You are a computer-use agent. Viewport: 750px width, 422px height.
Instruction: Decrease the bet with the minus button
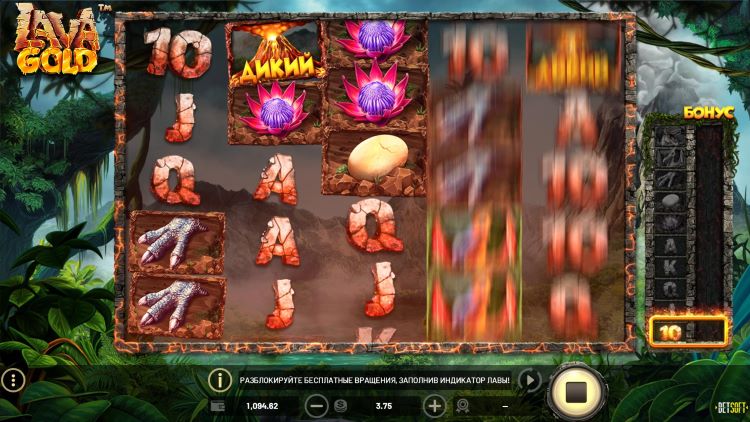(316, 406)
